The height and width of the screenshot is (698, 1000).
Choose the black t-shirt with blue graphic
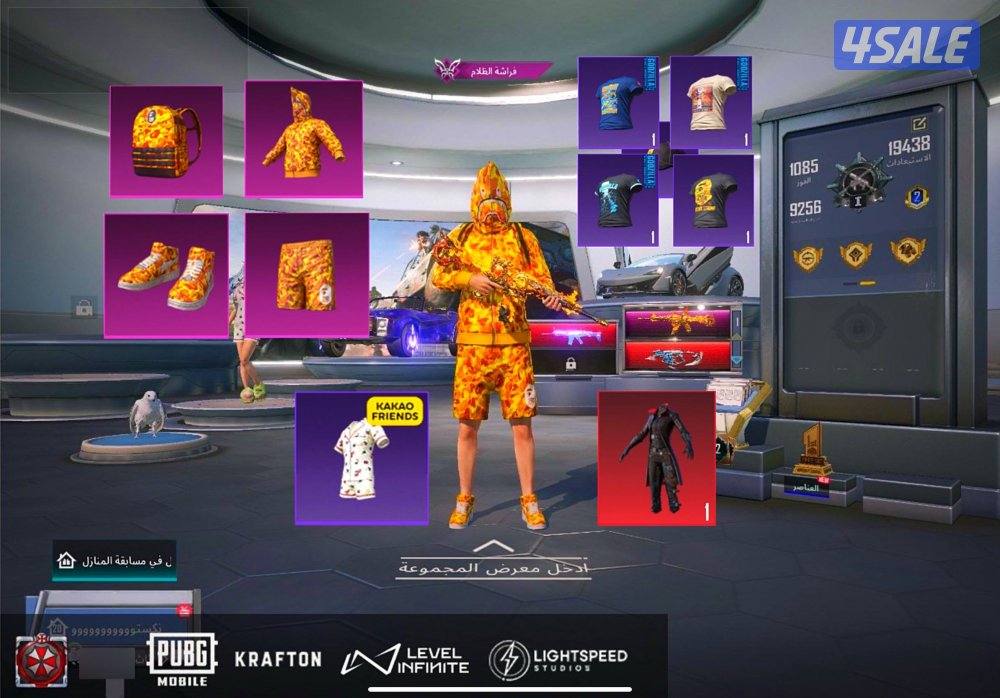(617, 199)
